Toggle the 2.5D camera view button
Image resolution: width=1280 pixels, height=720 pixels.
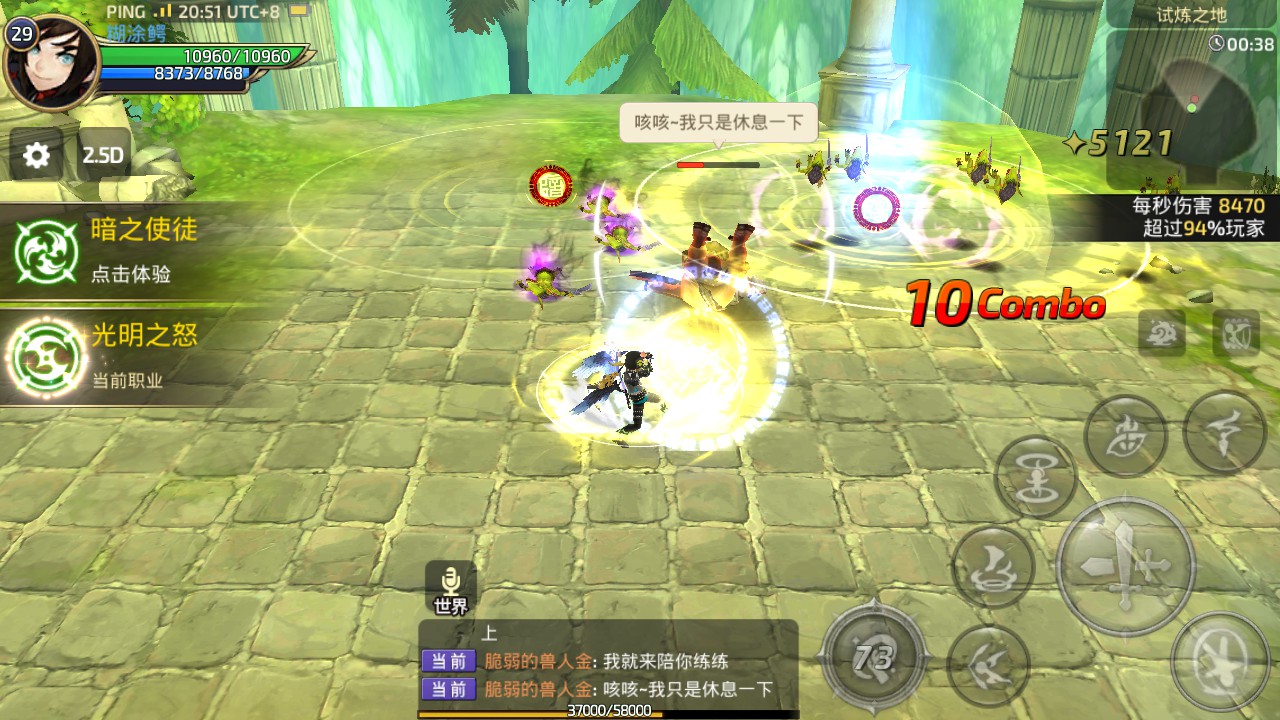(102, 155)
